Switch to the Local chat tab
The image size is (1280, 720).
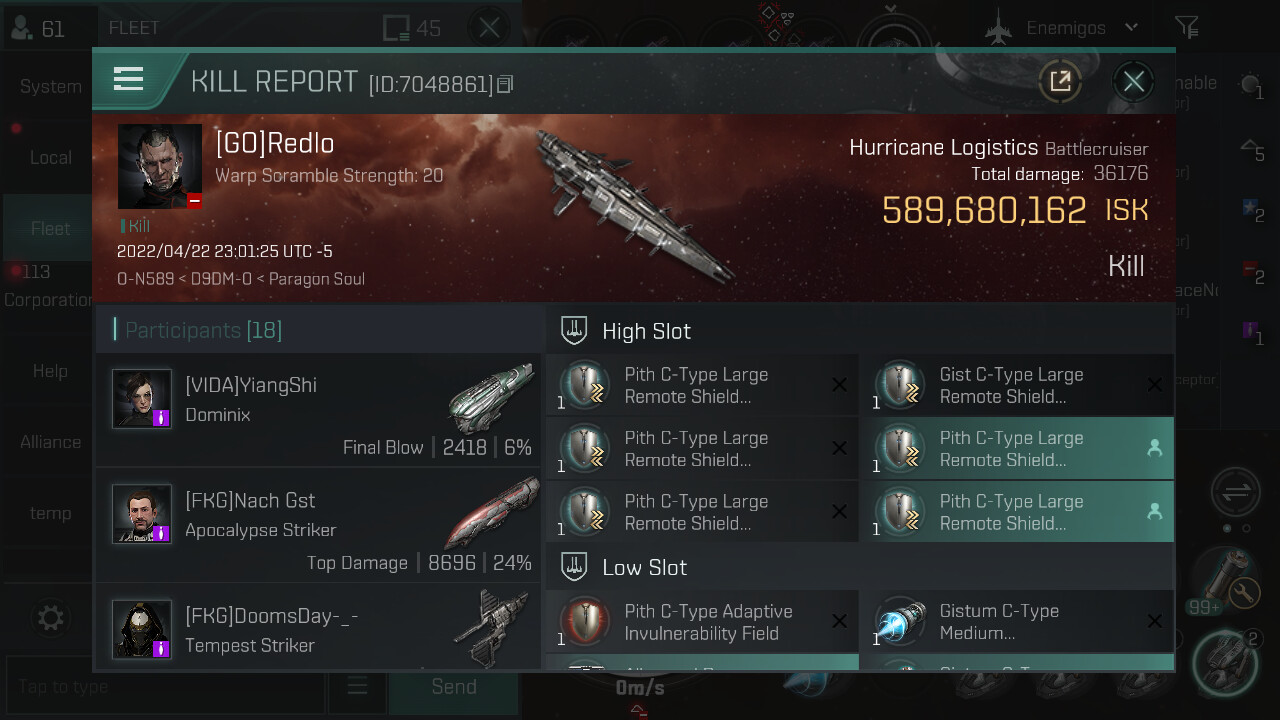point(50,158)
